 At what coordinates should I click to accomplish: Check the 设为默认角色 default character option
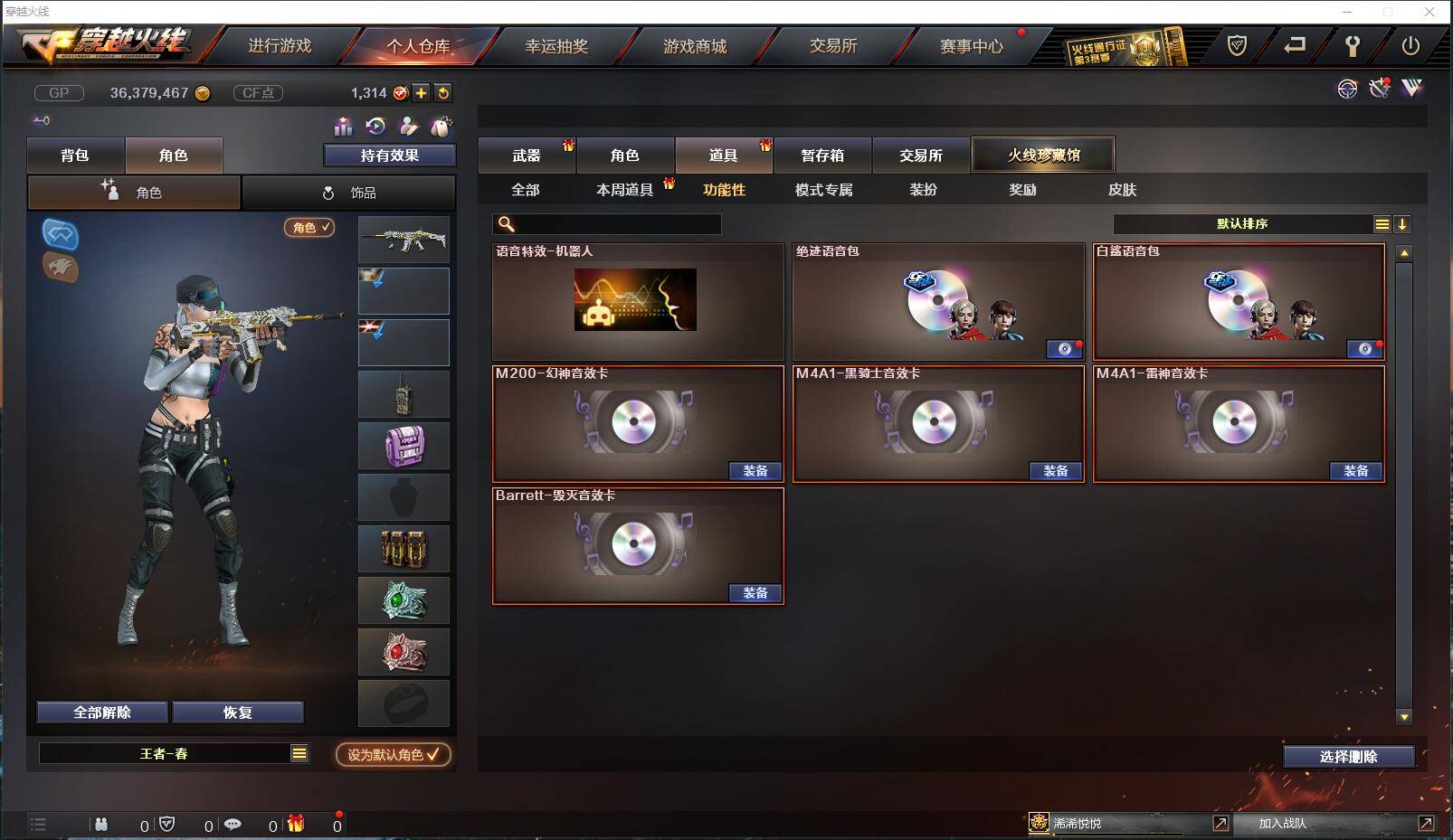[x=392, y=755]
